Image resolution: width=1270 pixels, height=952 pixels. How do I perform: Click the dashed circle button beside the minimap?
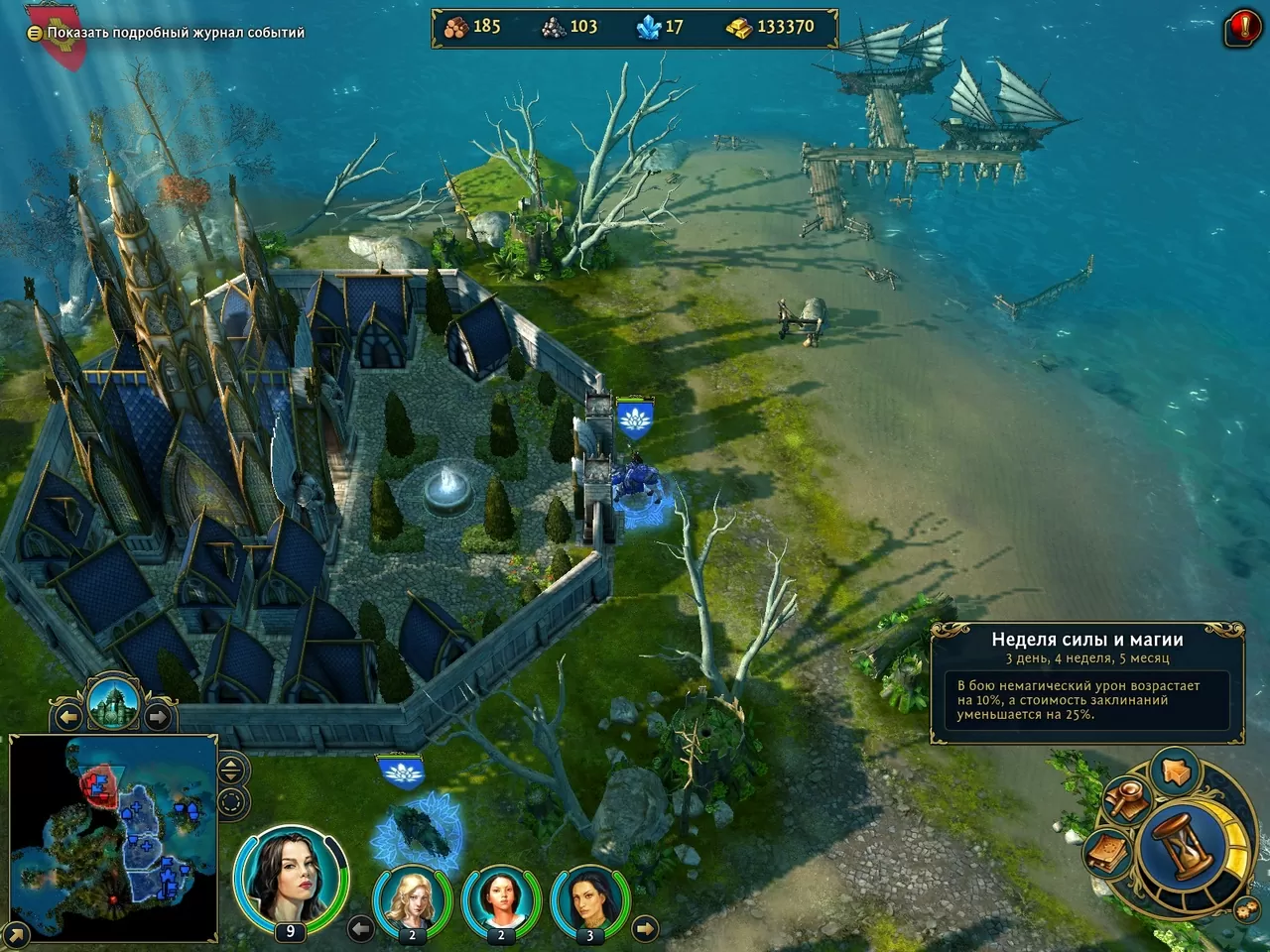pyautogui.click(x=231, y=802)
